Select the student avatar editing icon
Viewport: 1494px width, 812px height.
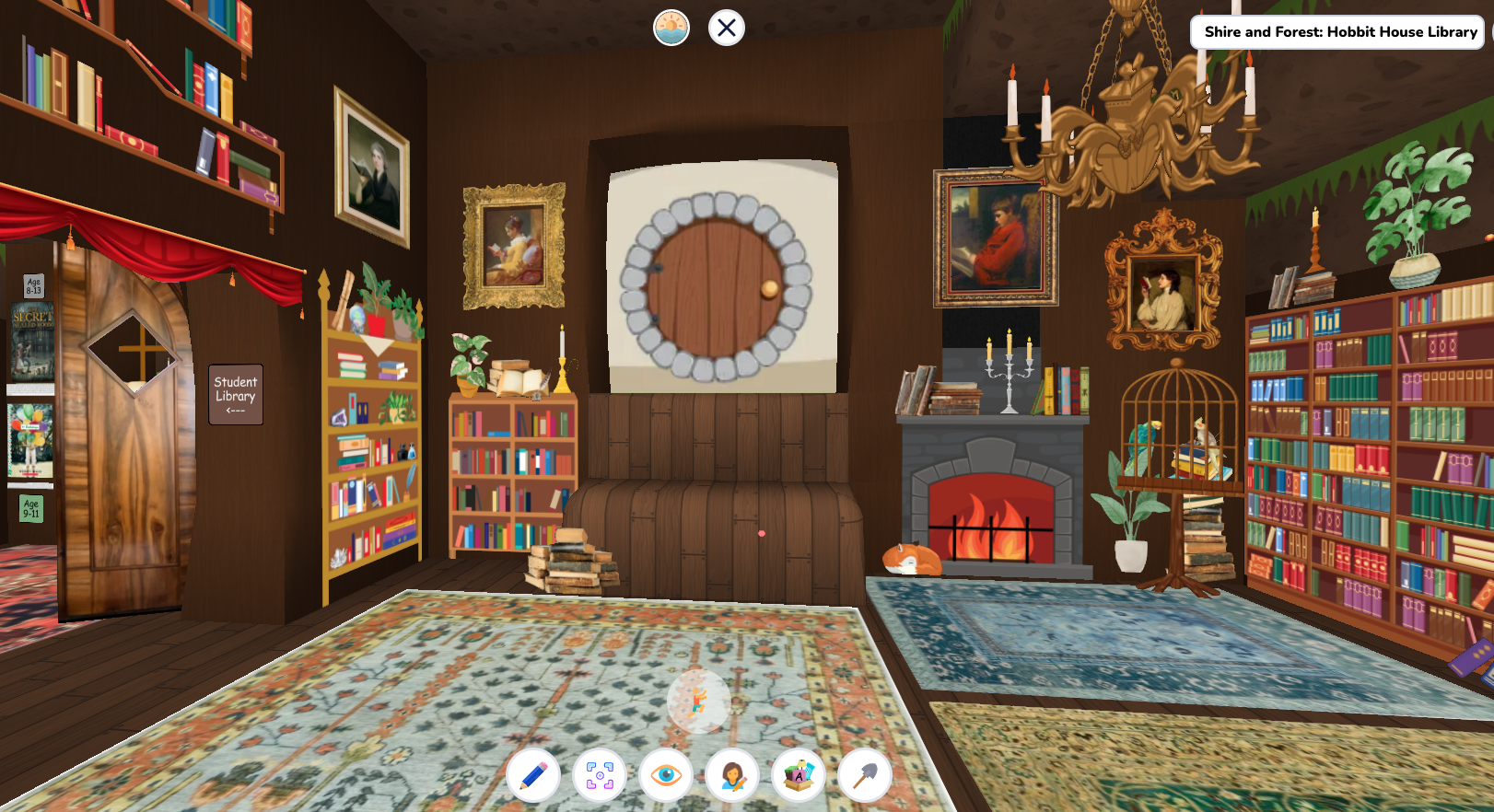(734, 776)
